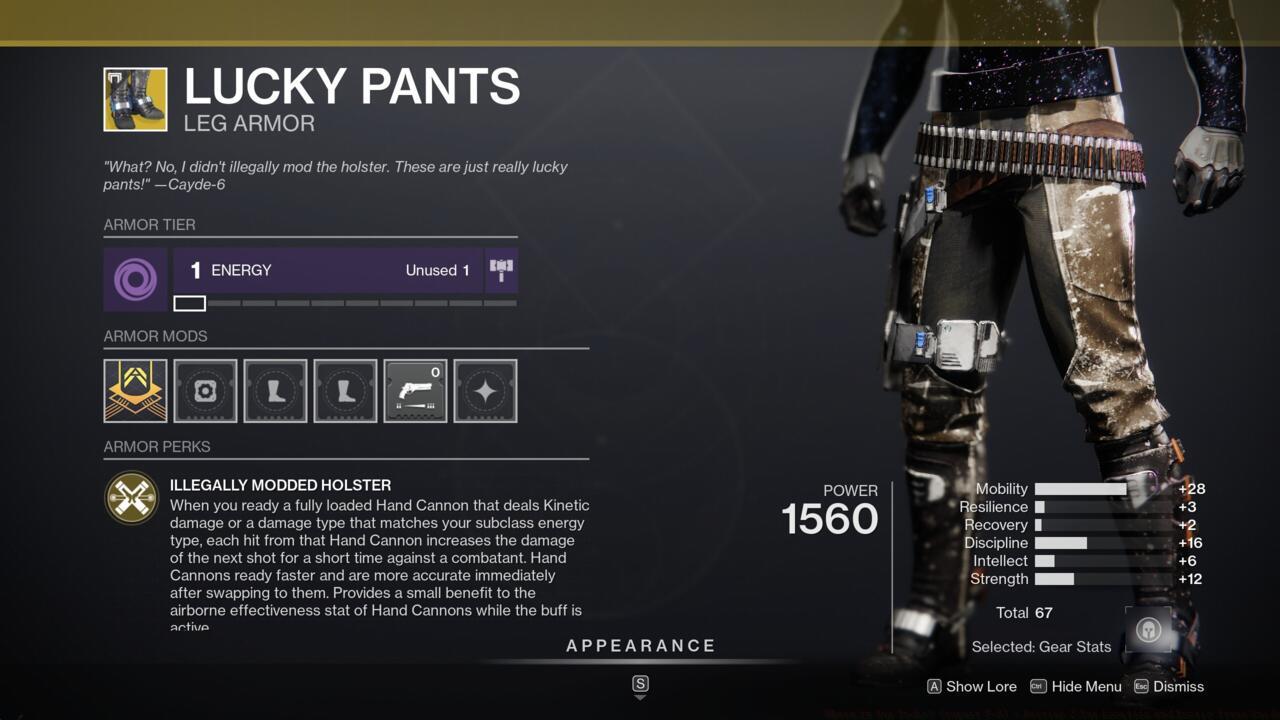Expand the Selected: Gear Stats option
Viewport: 1280px width, 720px height.
[1040, 647]
